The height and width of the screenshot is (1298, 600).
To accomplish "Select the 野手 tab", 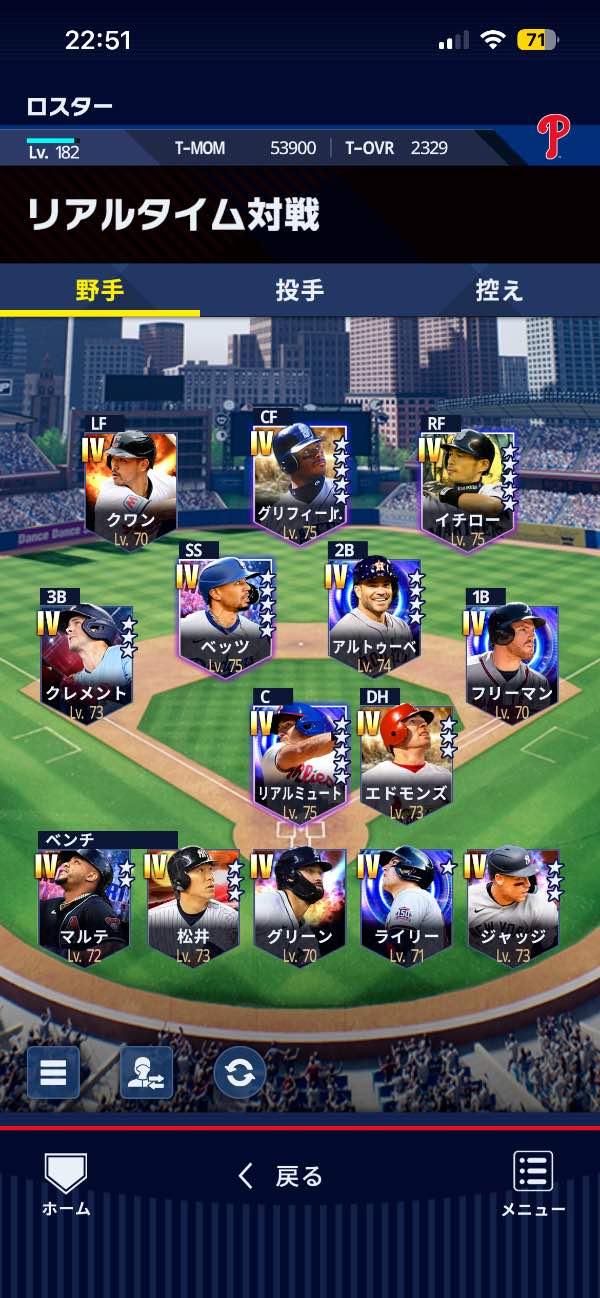I will (x=100, y=291).
